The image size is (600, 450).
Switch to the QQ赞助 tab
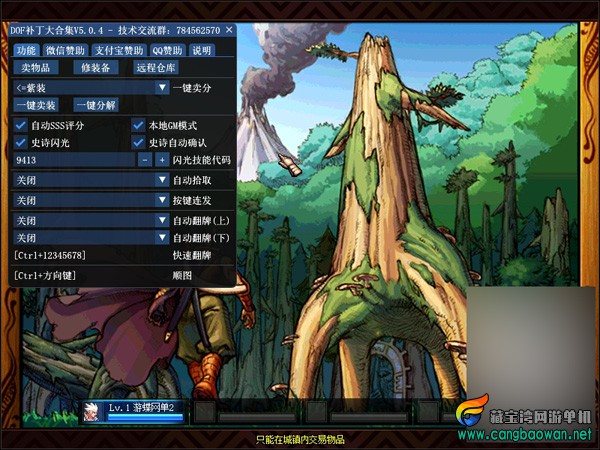pos(167,49)
